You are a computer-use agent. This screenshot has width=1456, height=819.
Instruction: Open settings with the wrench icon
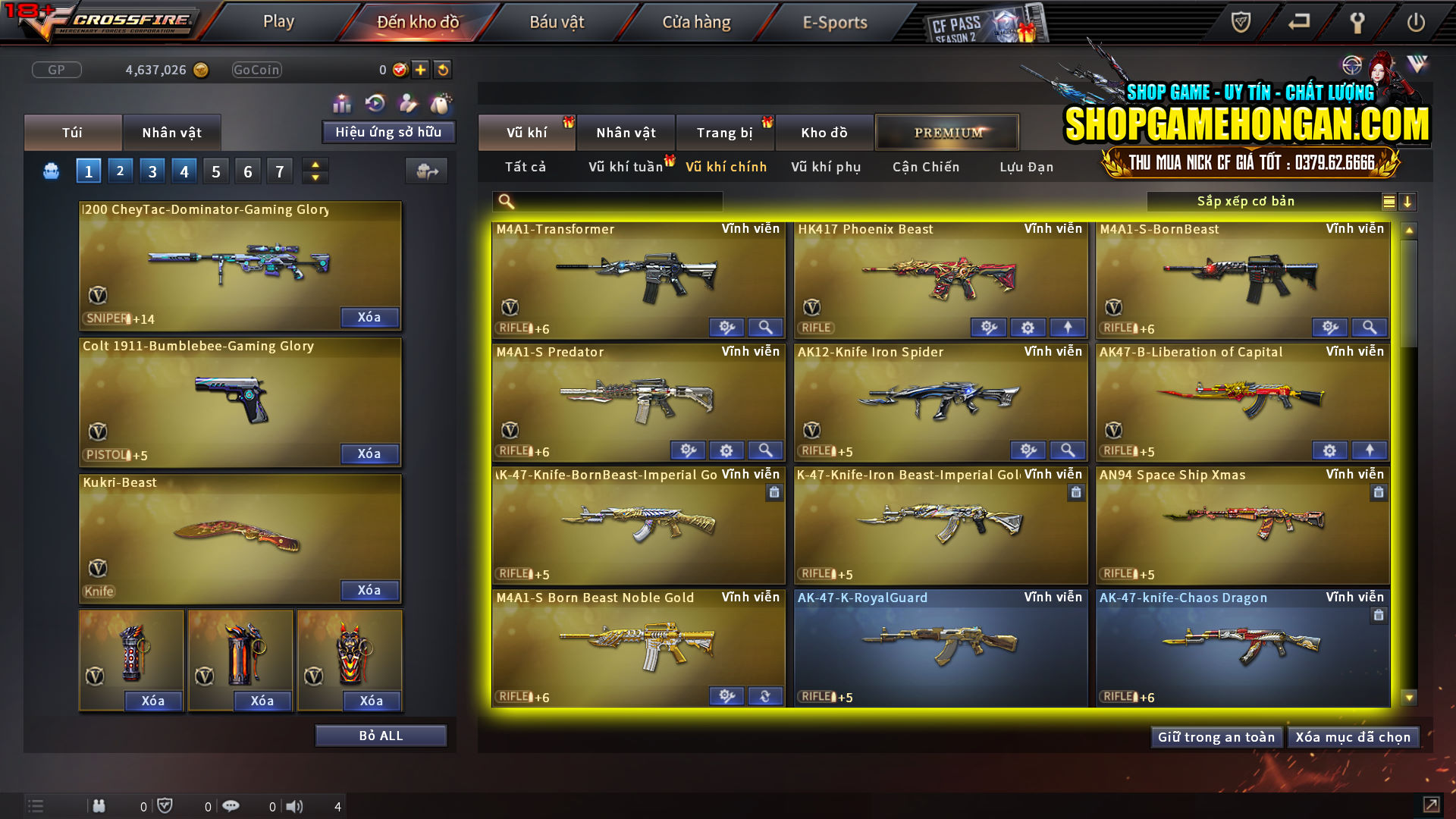tap(1357, 23)
